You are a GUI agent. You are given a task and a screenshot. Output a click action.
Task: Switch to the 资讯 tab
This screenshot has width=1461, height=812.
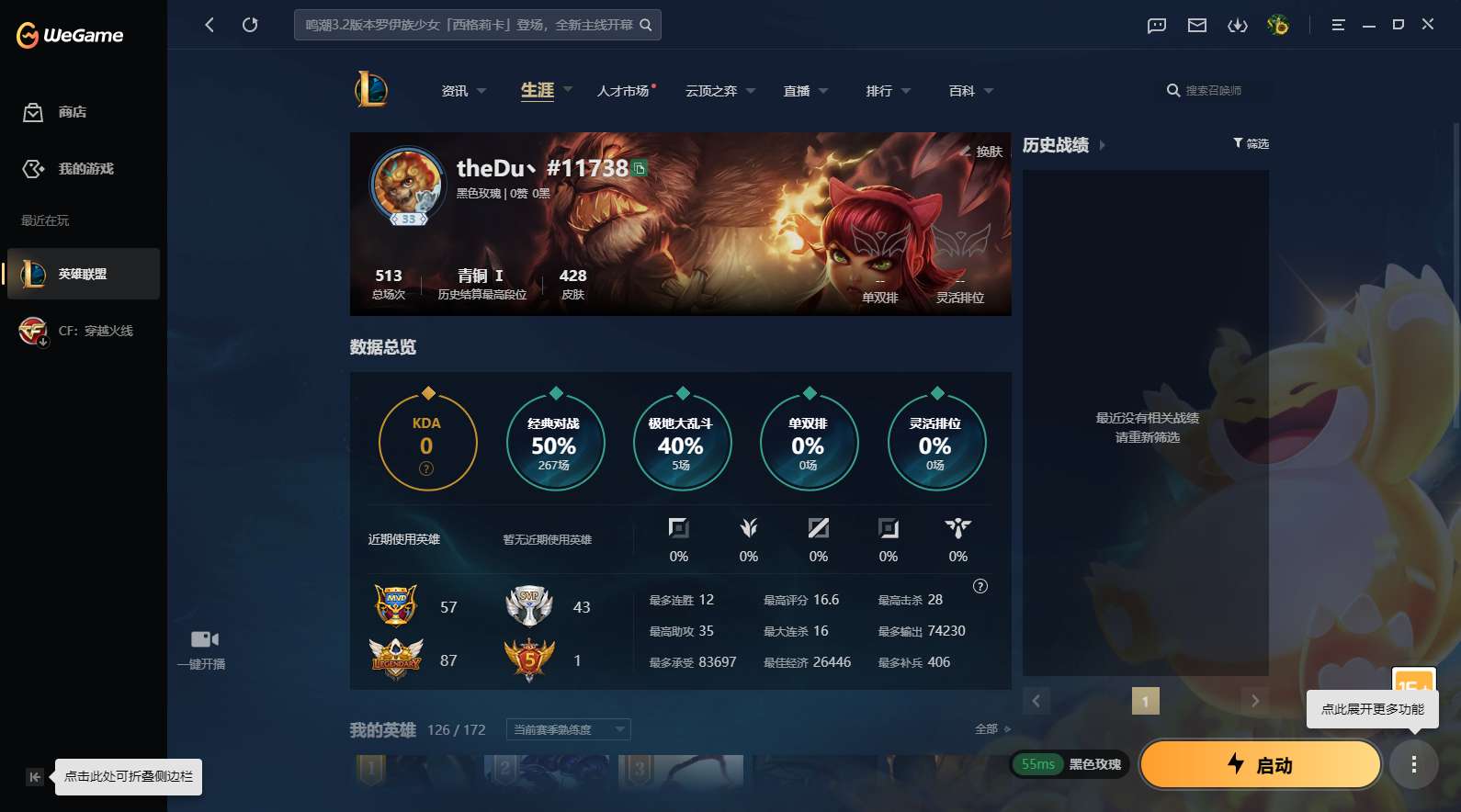[452, 90]
